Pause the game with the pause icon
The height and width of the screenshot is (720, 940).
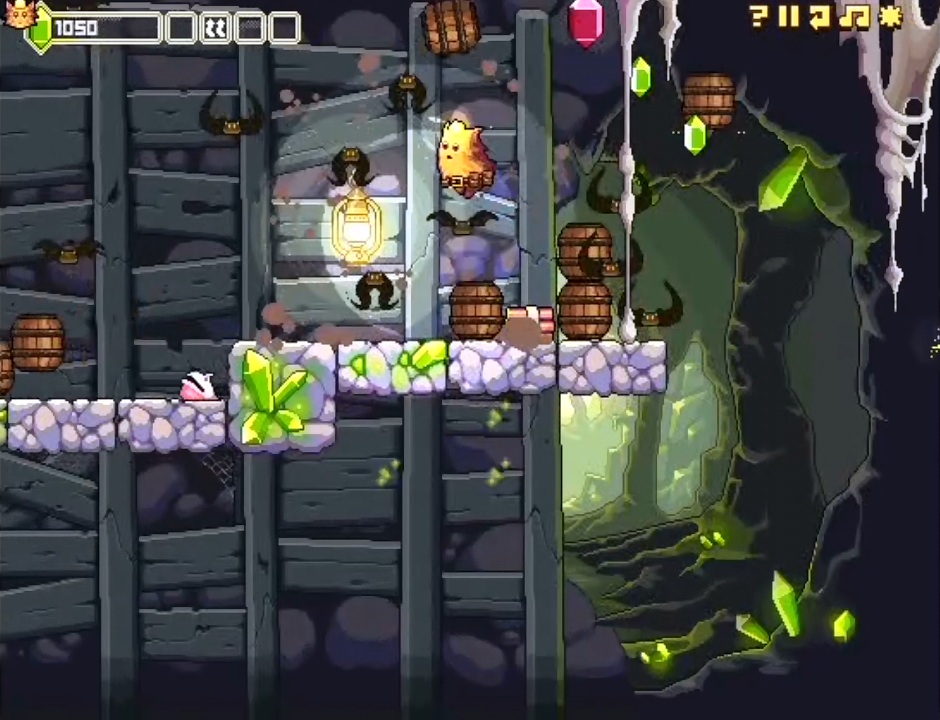790,16
